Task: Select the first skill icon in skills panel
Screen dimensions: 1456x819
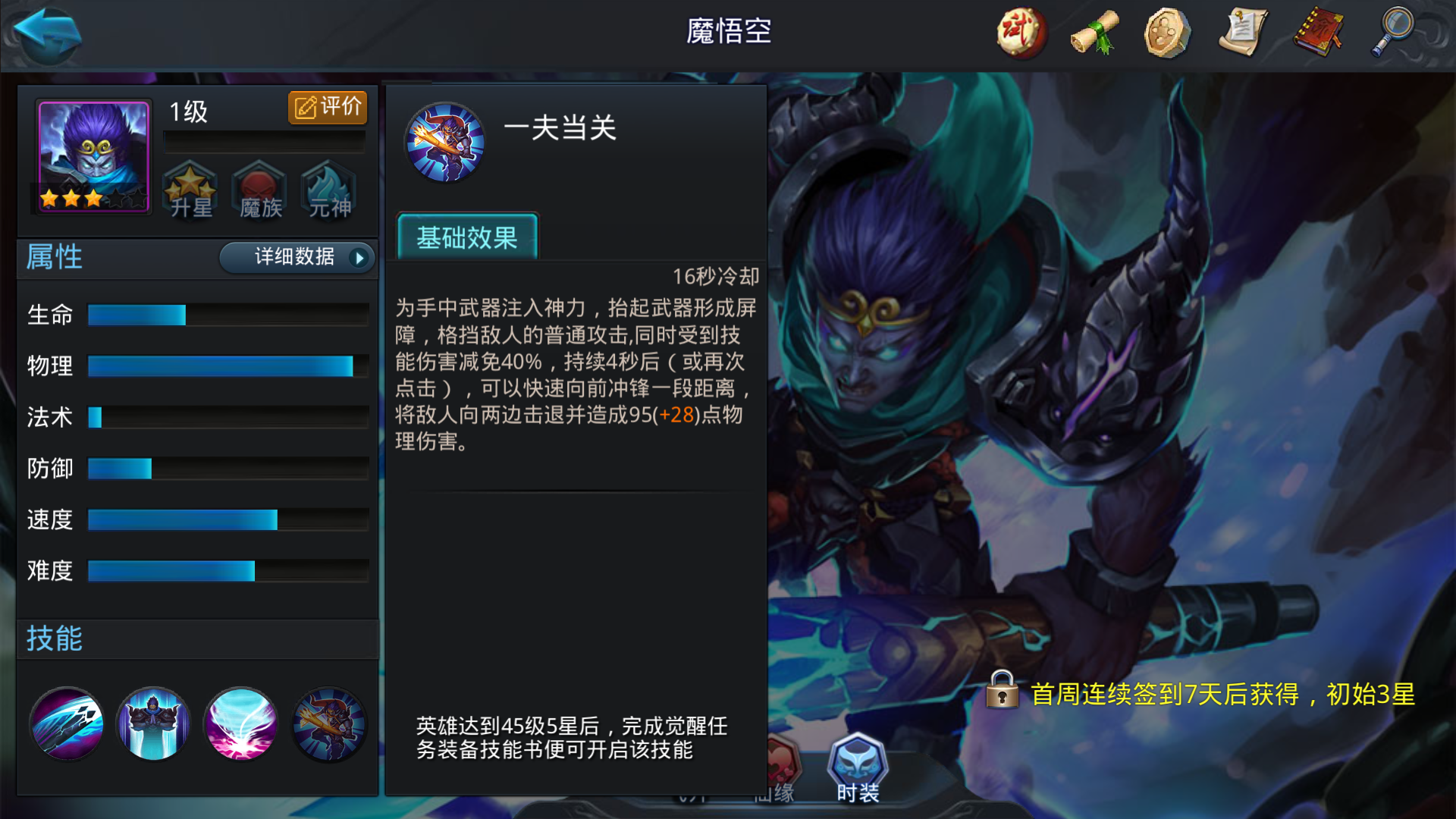Action: coord(66,724)
